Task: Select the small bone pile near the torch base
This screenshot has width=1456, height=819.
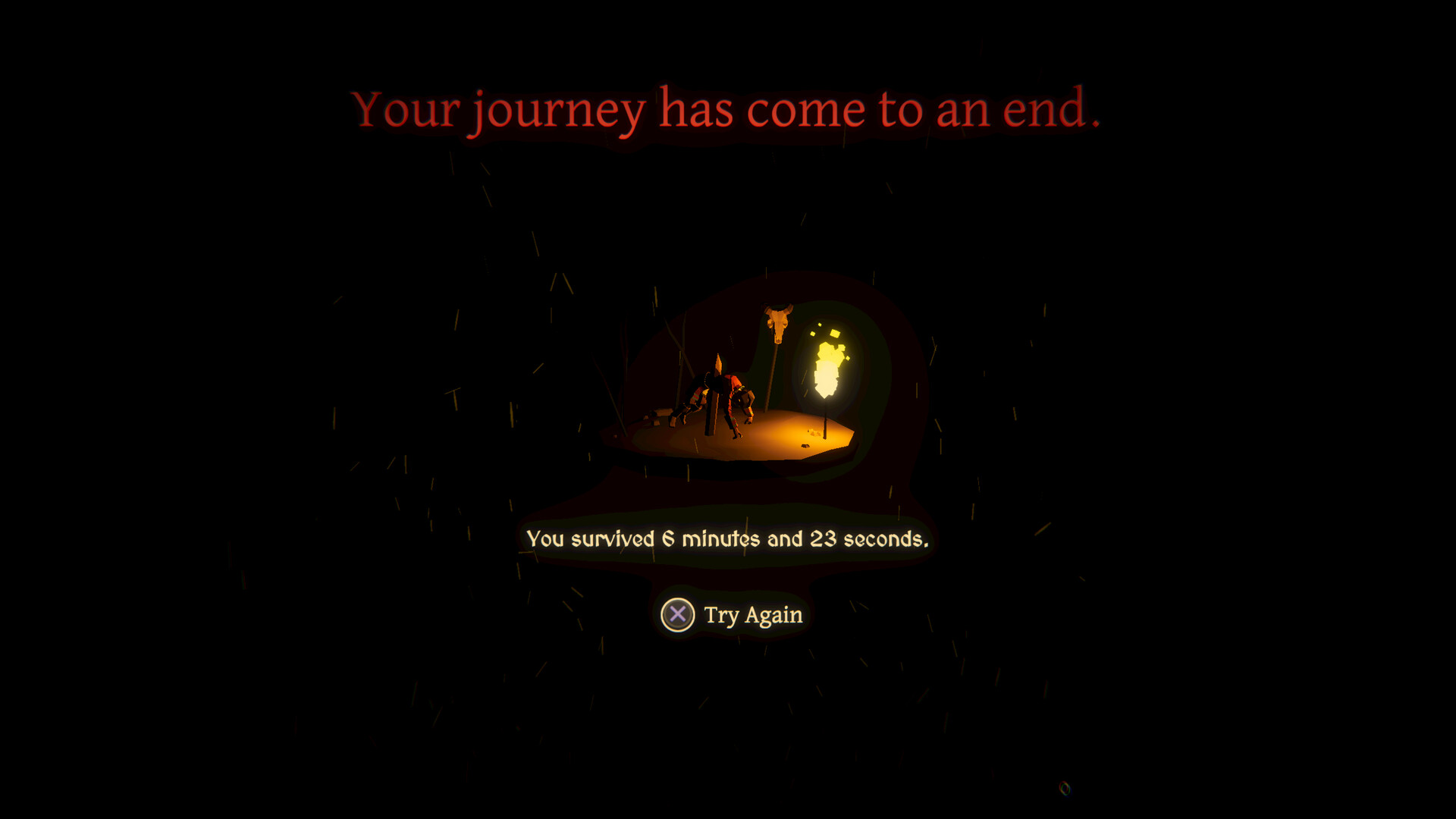Action: pyautogui.click(x=814, y=431)
